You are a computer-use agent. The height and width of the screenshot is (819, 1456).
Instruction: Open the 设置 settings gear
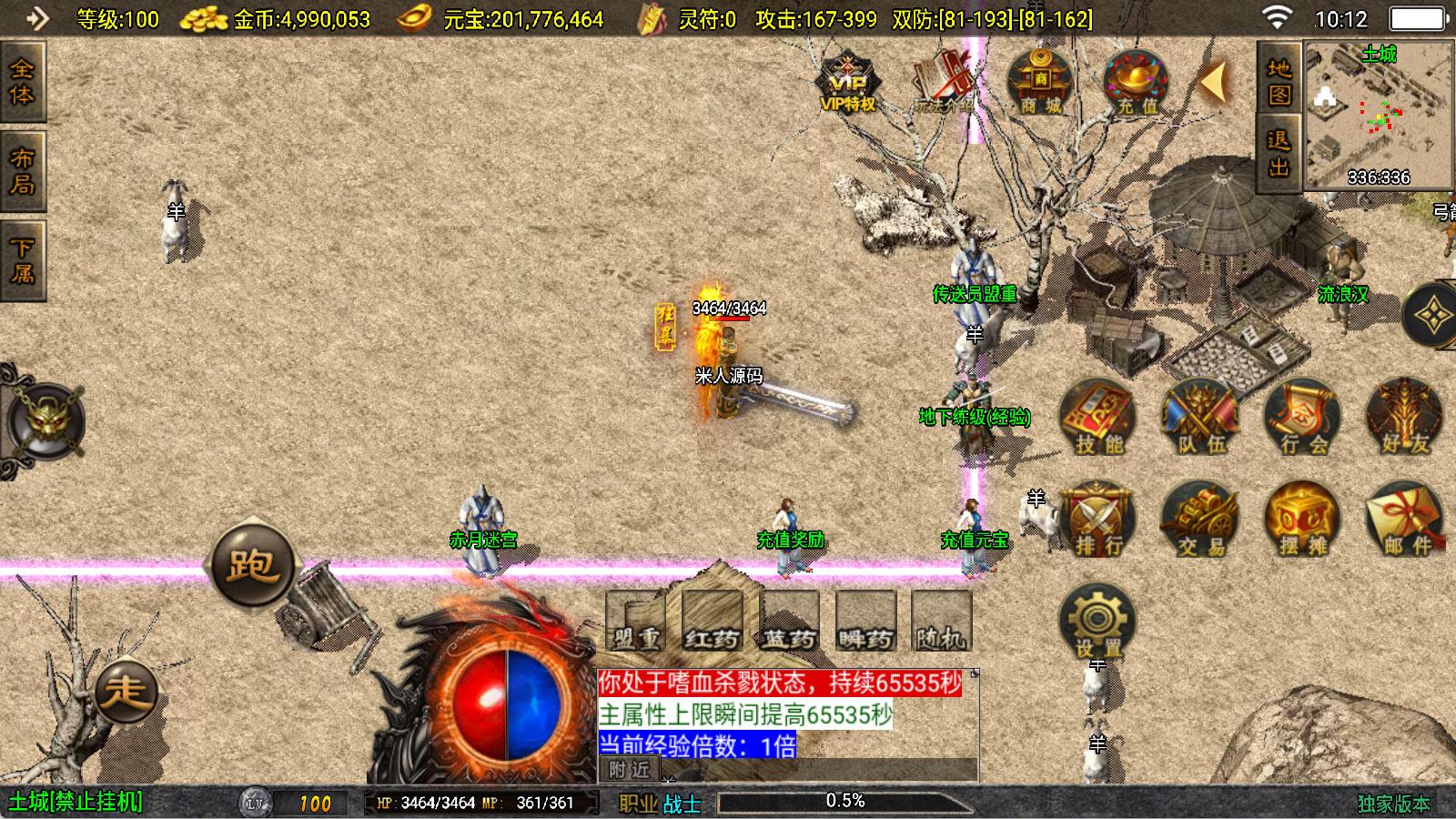[1097, 622]
